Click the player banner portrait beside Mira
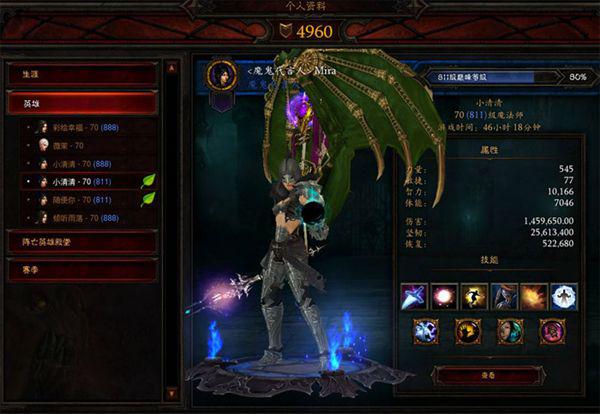Viewport: 600px width, 414px height. [221, 76]
